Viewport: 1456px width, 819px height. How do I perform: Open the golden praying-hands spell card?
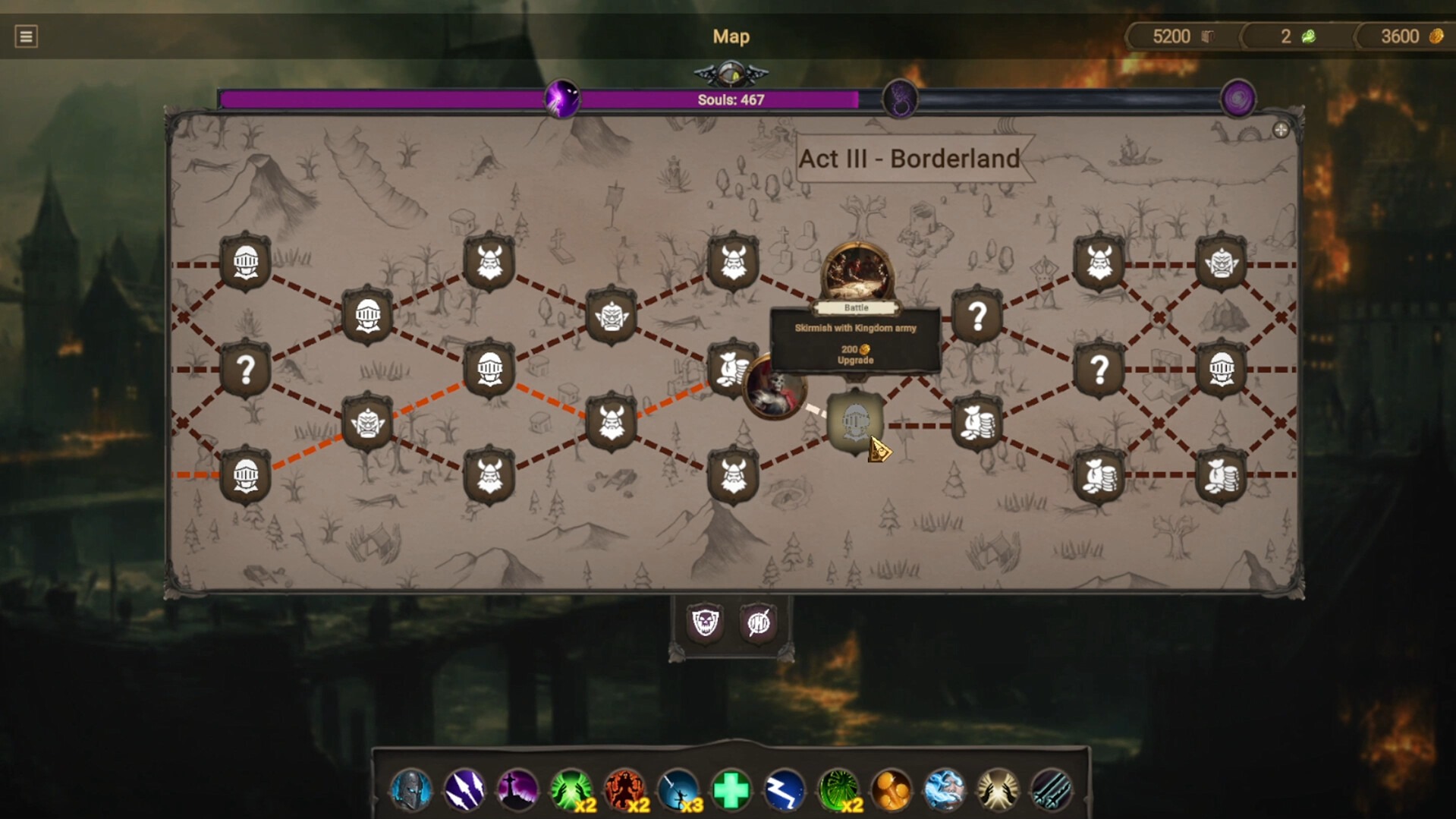point(998,789)
